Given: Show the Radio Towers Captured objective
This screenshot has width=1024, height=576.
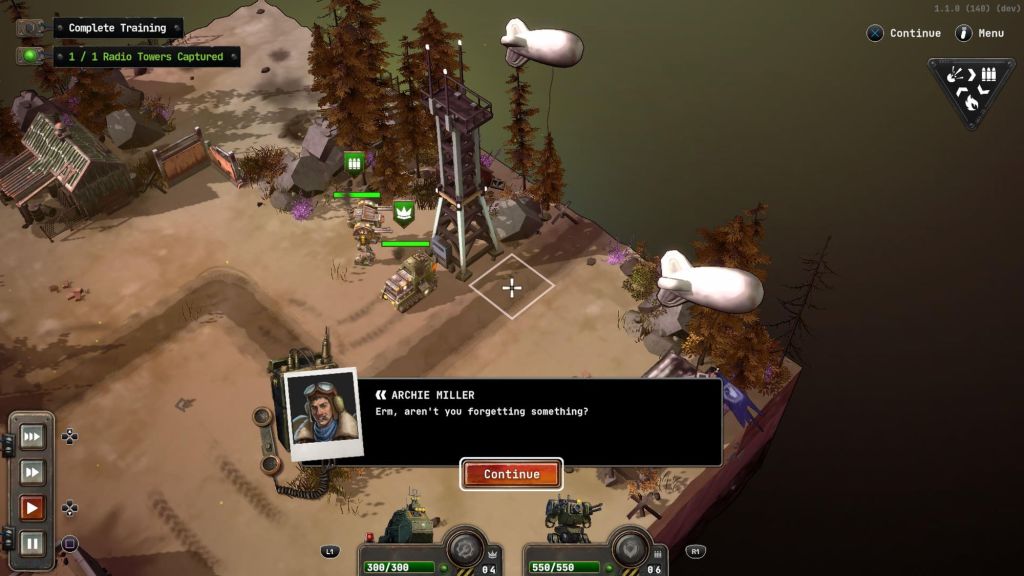Looking at the screenshot, I should click(x=145, y=57).
